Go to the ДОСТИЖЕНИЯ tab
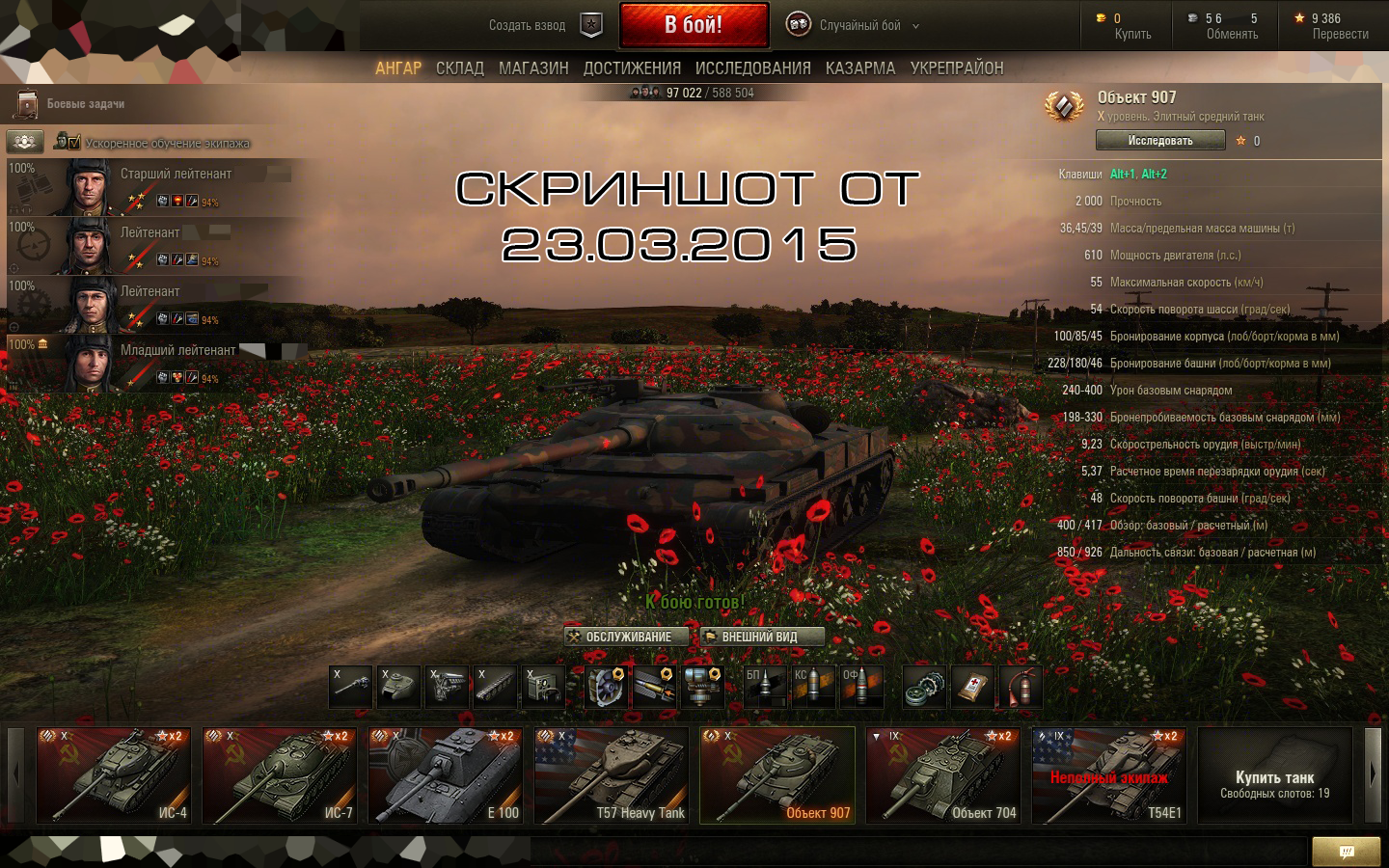Viewport: 1389px width, 868px height. click(632, 68)
